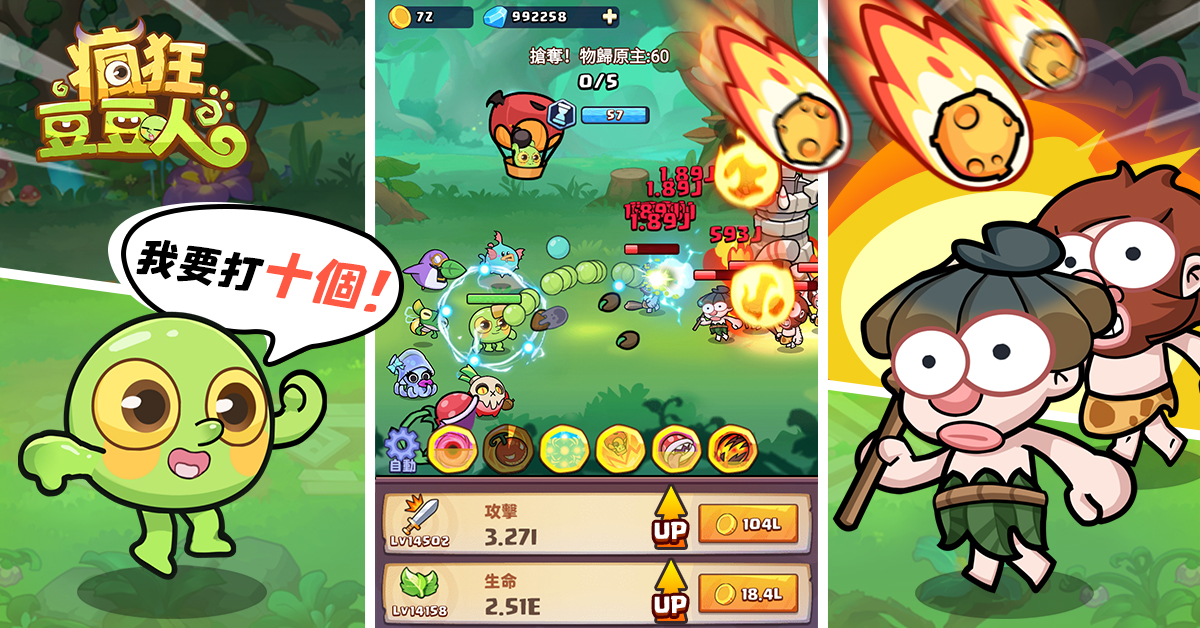Cast the orange lightning skill
This screenshot has width=1200, height=628.
point(618,449)
